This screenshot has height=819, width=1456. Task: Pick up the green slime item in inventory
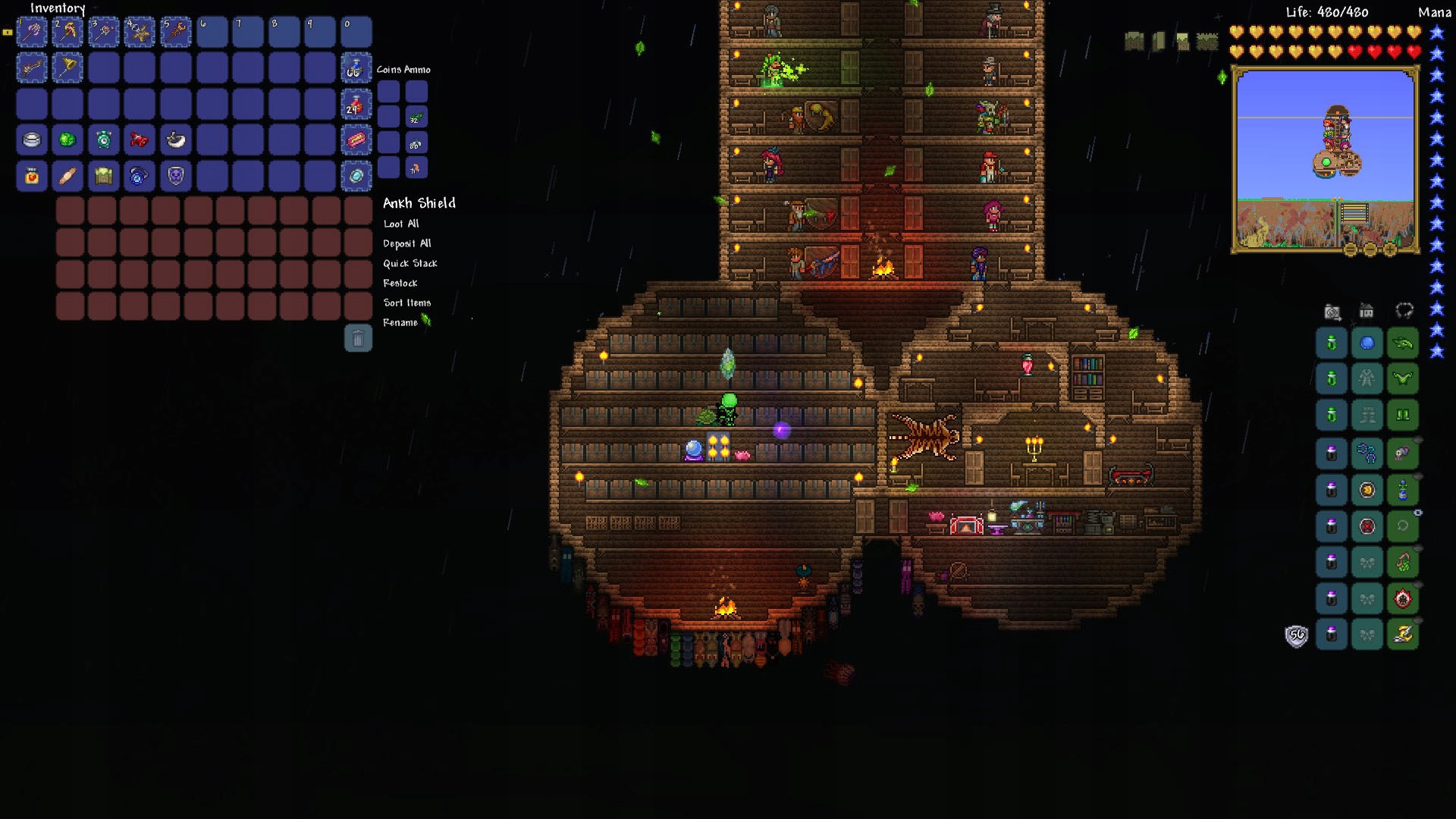coord(67,140)
